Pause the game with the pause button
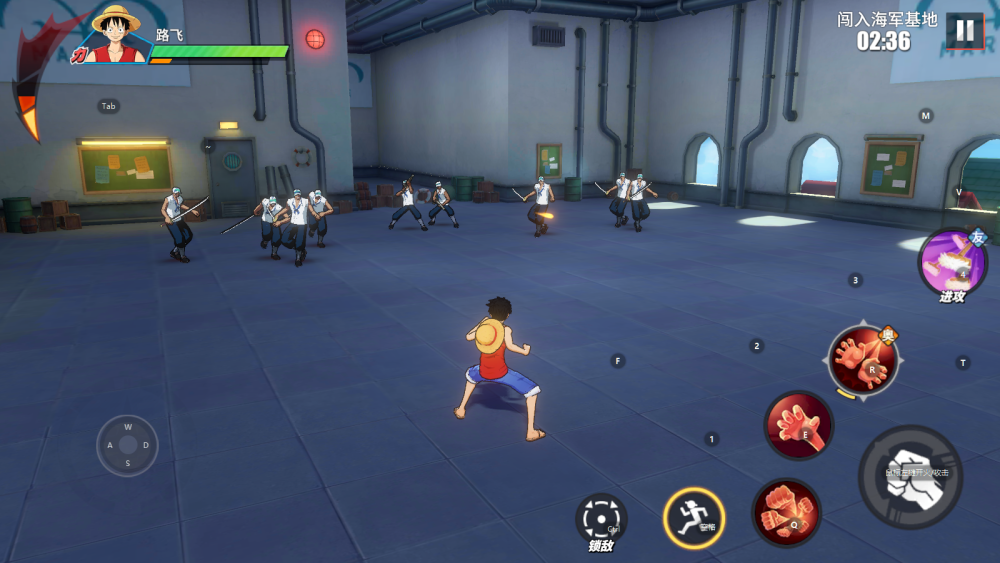The height and width of the screenshot is (563, 1000). [964, 30]
